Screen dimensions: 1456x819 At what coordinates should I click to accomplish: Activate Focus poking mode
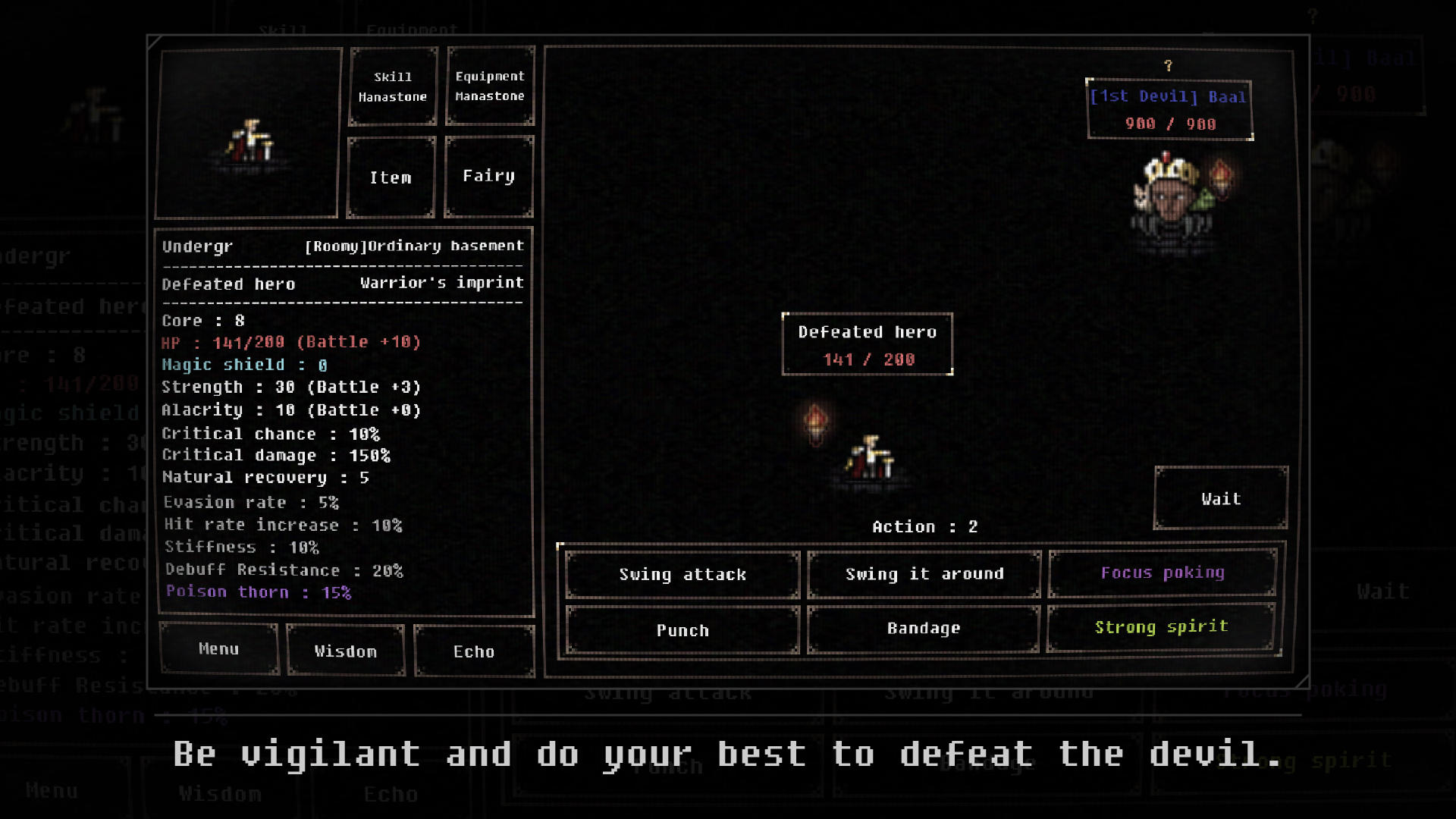[x=1162, y=573]
